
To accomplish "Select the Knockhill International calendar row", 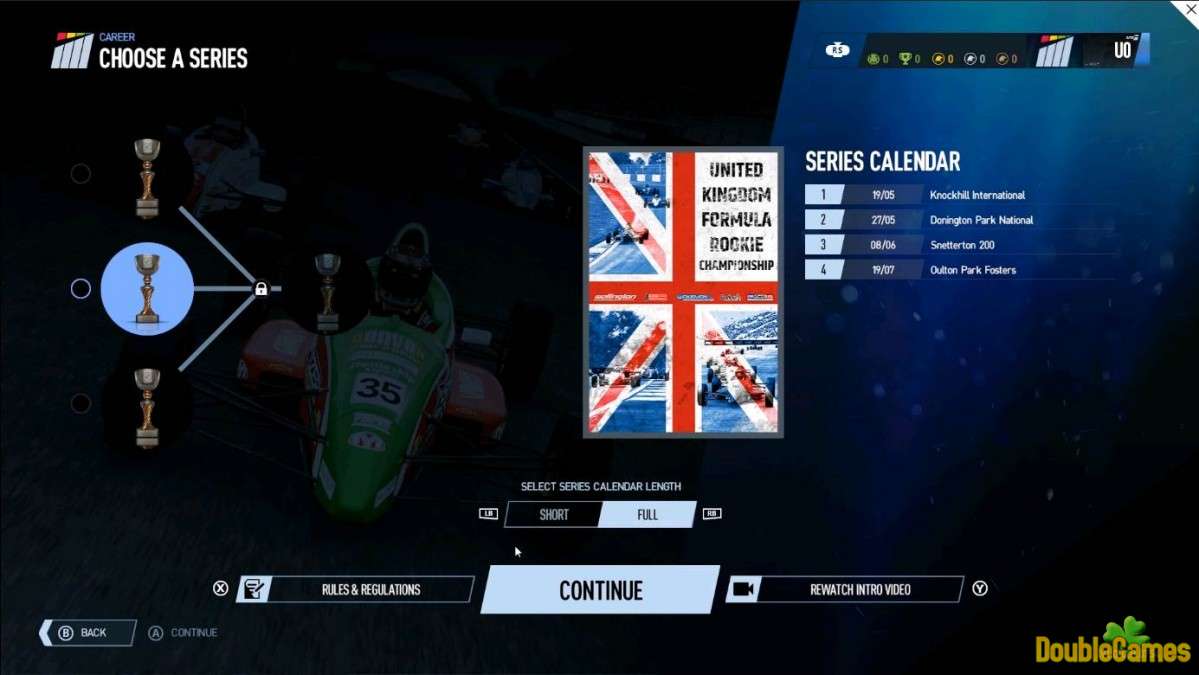I will click(x=958, y=195).
